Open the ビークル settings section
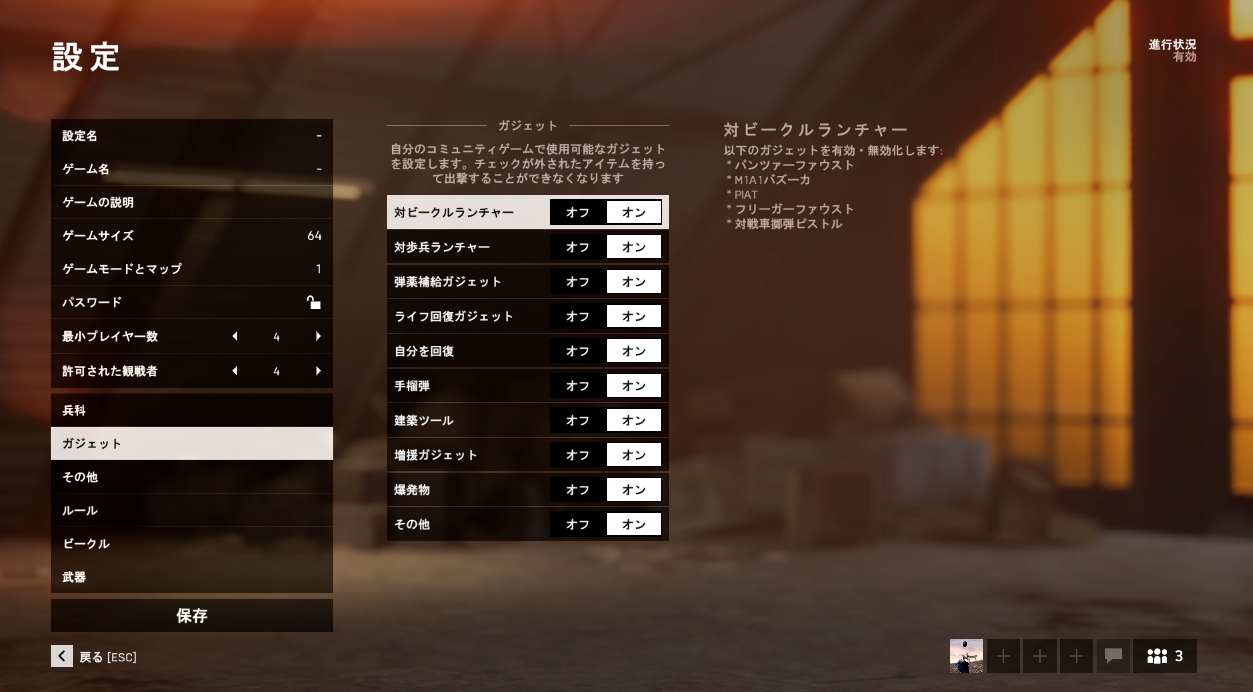The height and width of the screenshot is (692, 1253). 191,544
